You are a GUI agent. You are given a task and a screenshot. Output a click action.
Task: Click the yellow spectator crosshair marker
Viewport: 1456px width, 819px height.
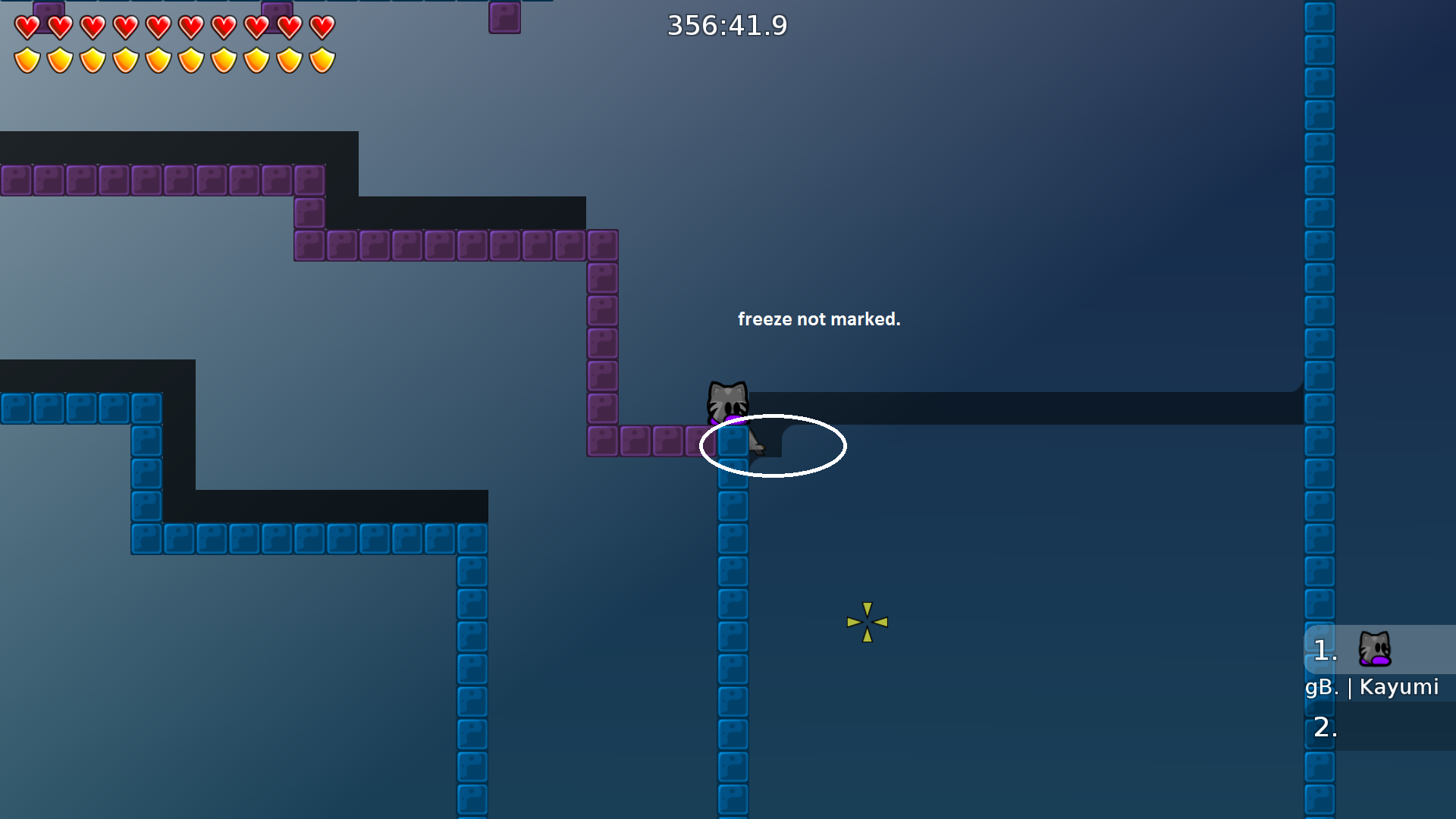866,622
